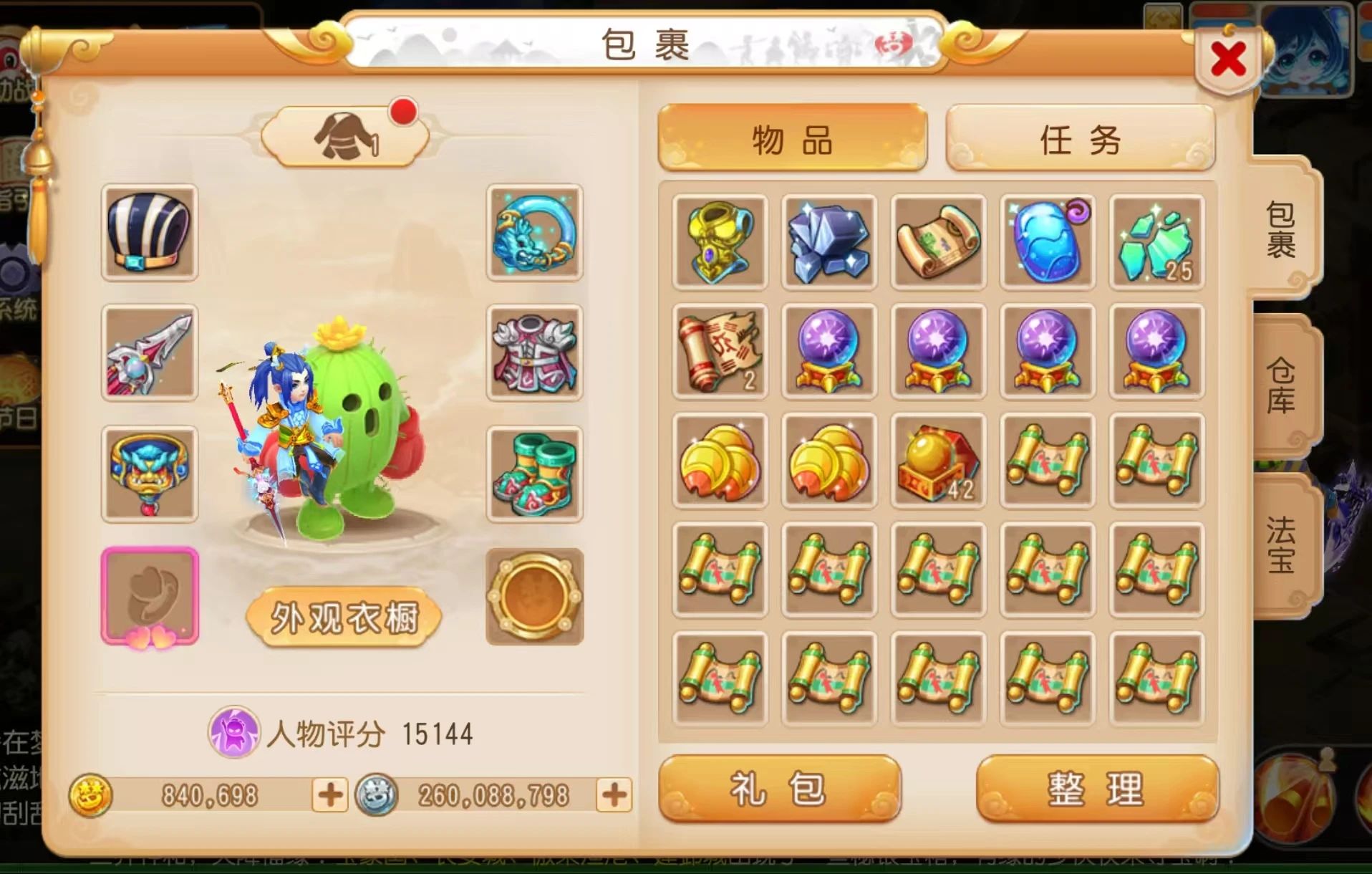The width and height of the screenshot is (1372, 874).
Task: Click the blue gourd item icon
Action: pyautogui.click(x=1046, y=241)
